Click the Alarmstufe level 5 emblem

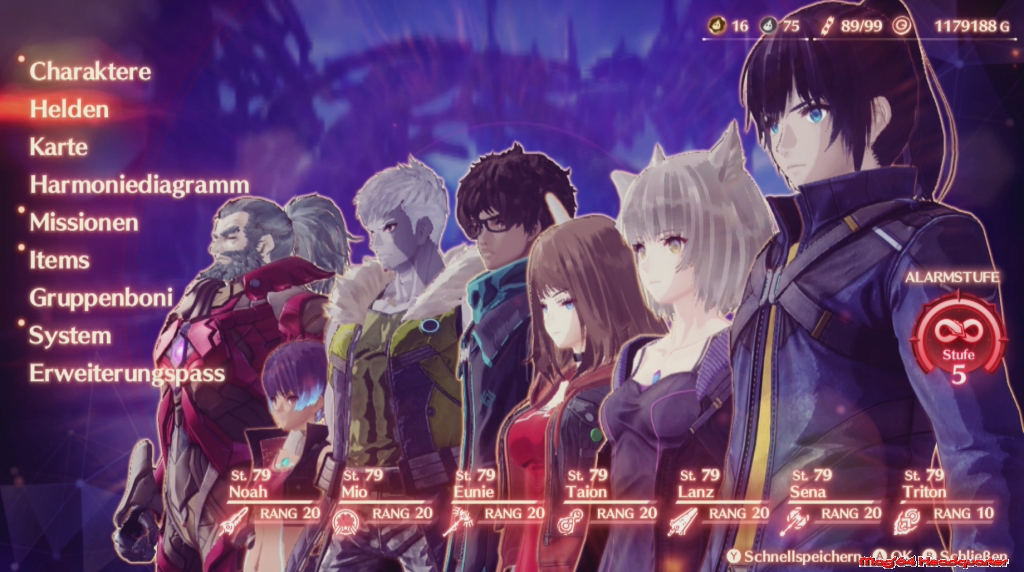click(958, 341)
